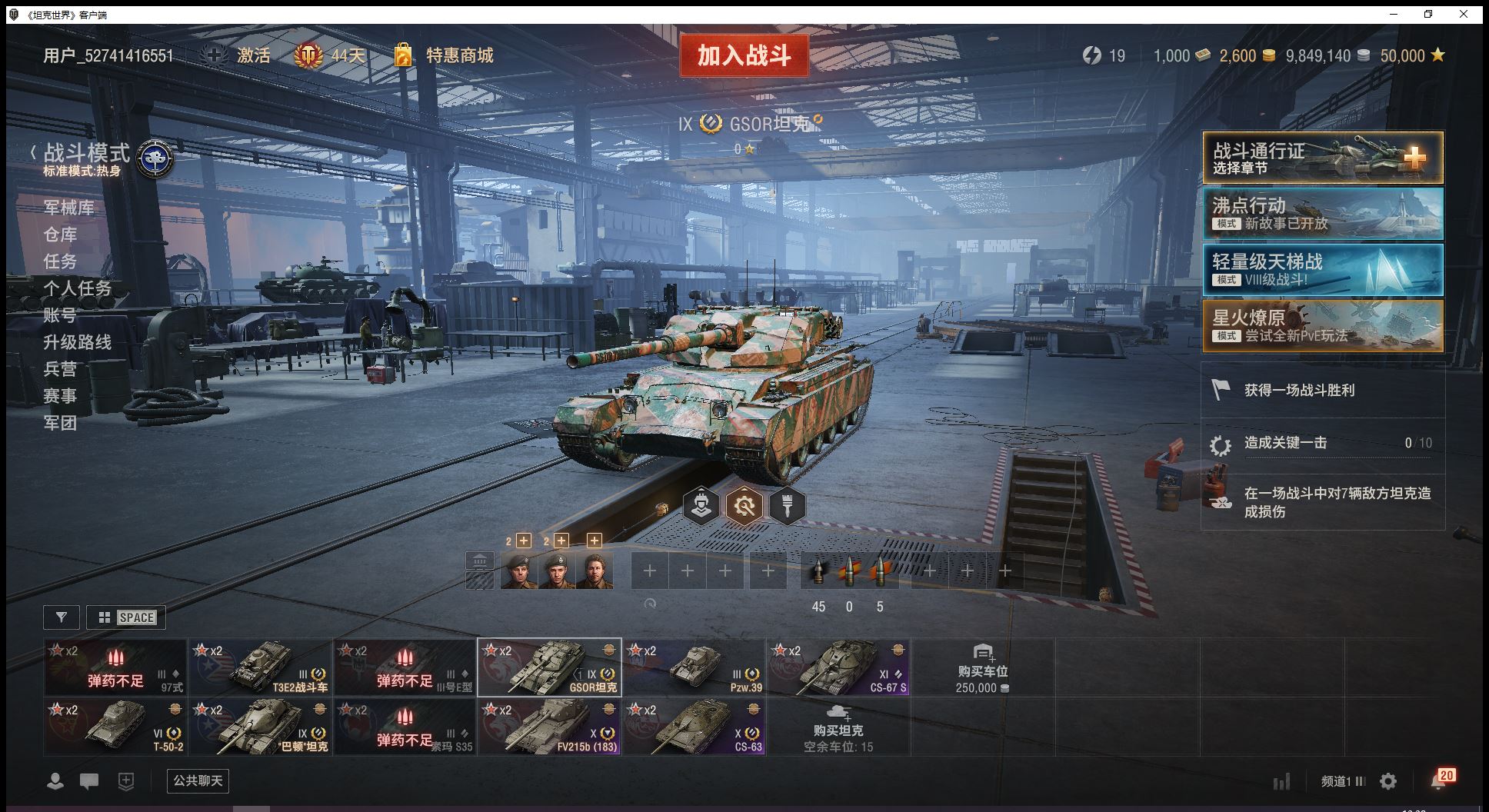Select the 轻量级天梯战 mode banner
Viewport: 1489px width, 812px height.
[1322, 270]
